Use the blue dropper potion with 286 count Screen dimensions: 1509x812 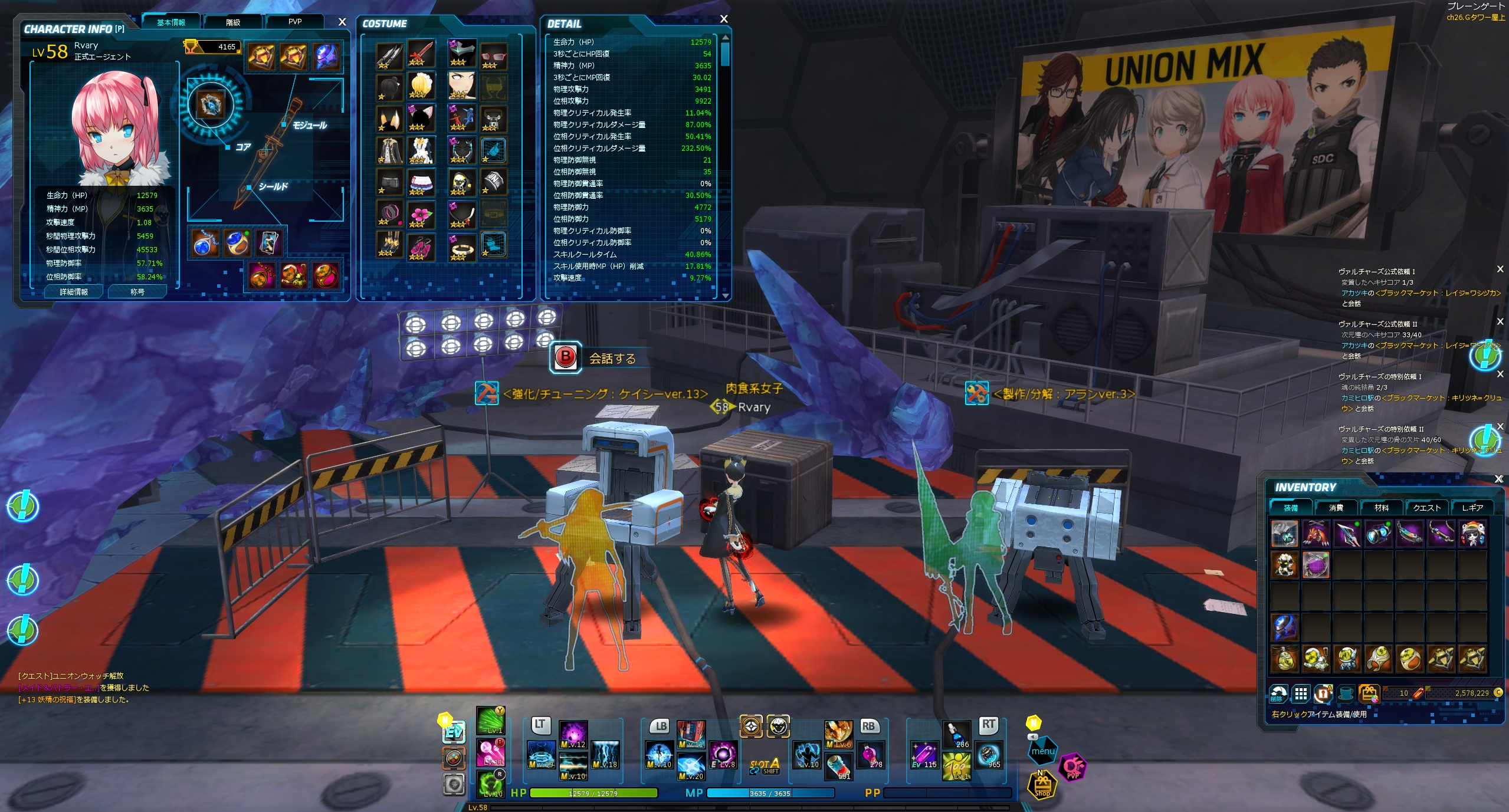(956, 735)
